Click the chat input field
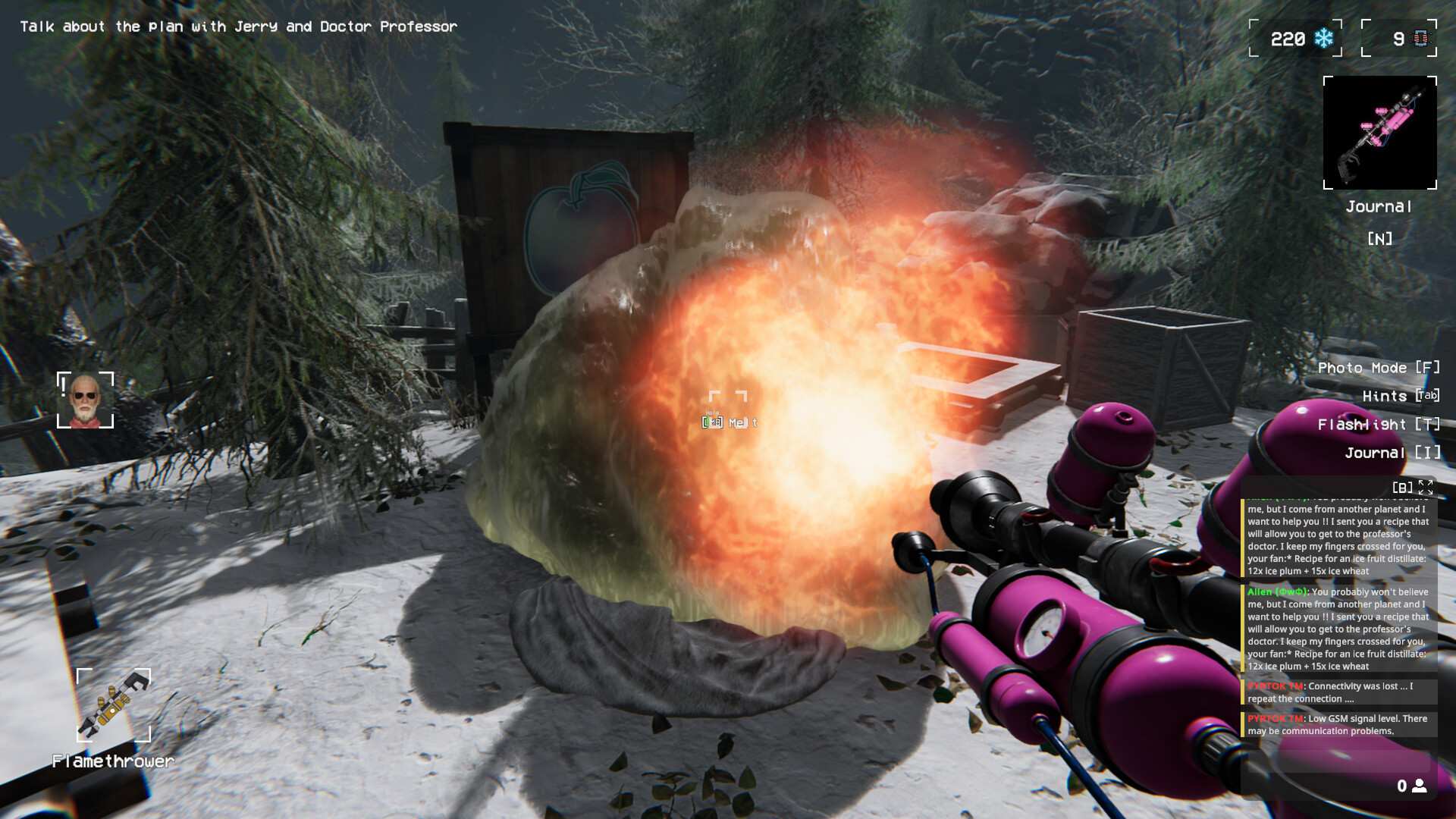Viewport: 1456px width, 819px height. 1319,786
